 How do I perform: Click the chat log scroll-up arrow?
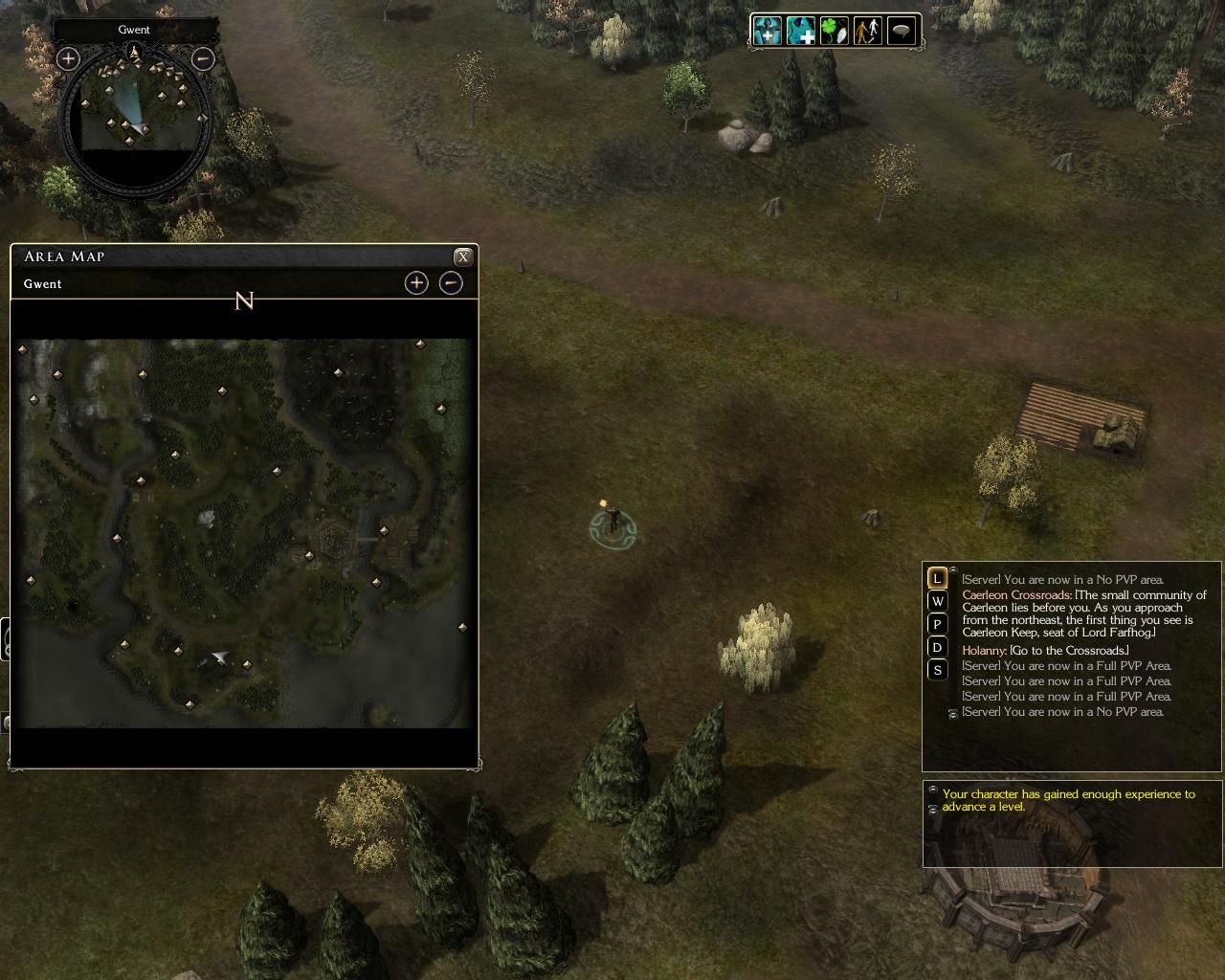tap(953, 571)
